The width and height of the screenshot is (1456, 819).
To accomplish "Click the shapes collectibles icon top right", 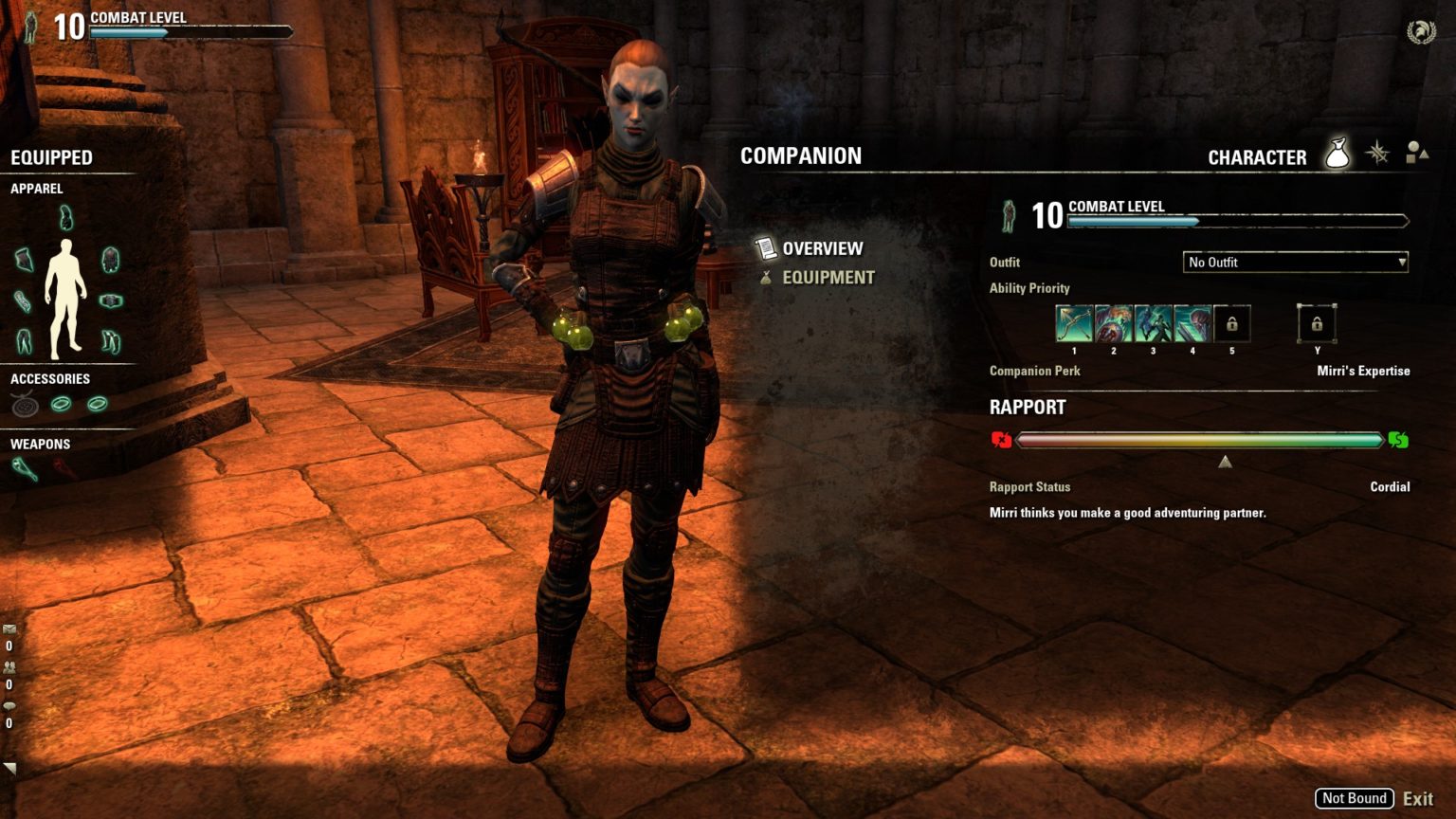I will (1416, 154).
